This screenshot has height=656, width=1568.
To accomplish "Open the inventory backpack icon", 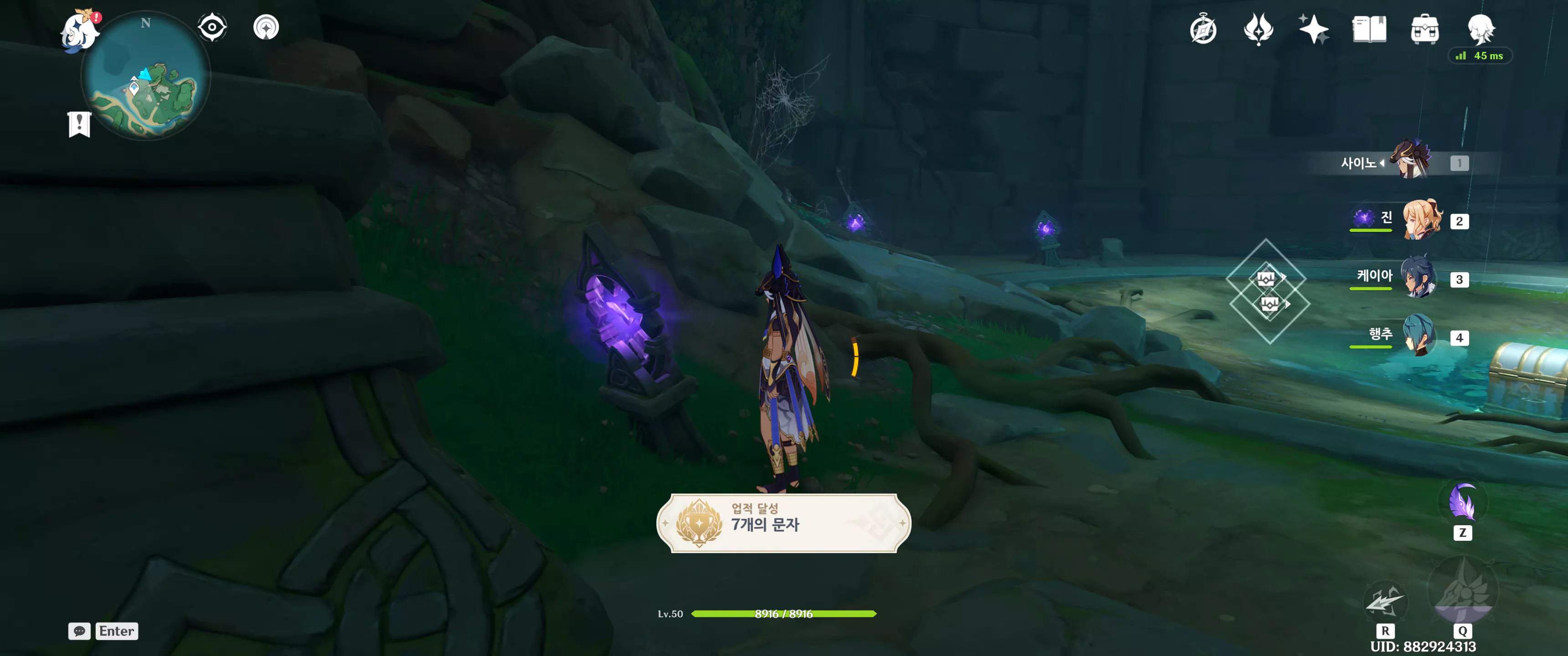I will (1424, 29).
